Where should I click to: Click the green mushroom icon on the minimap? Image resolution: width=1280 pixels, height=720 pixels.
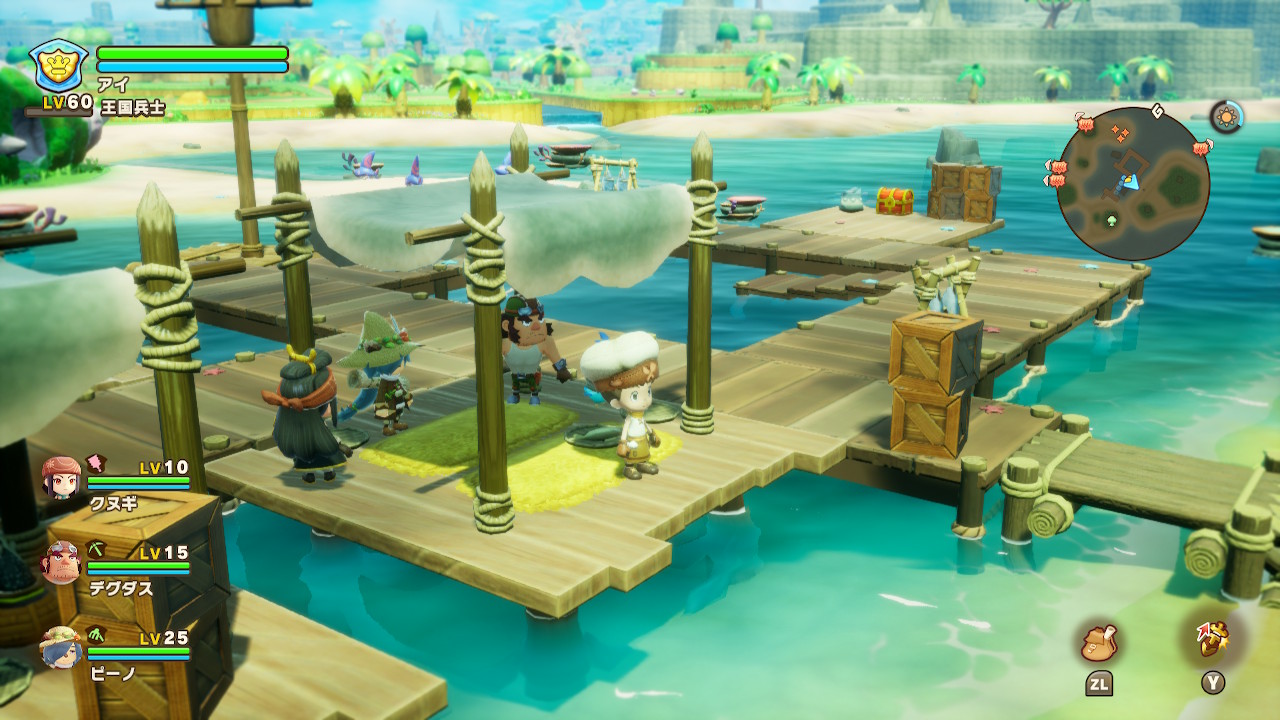coord(1111,219)
